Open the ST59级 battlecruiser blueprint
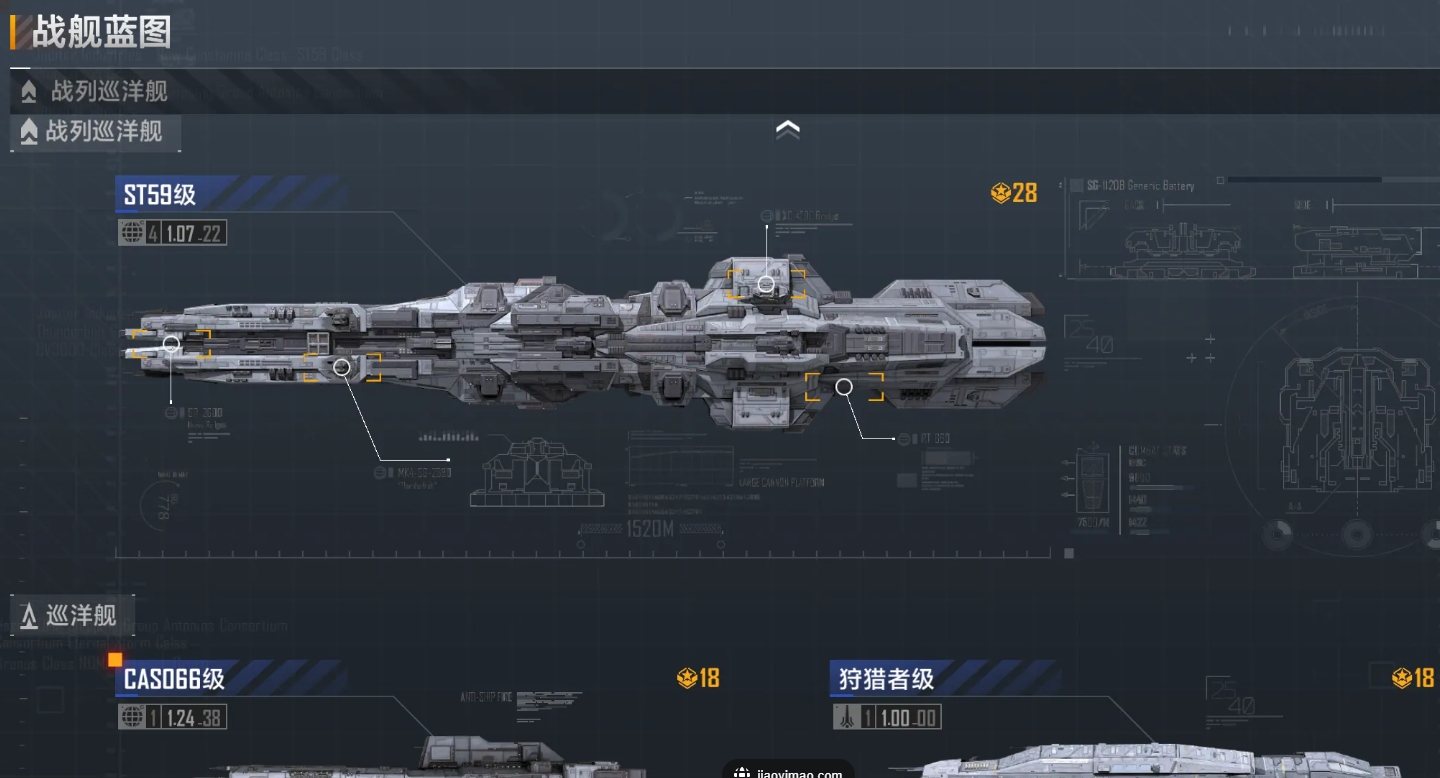The image size is (1440, 778). pyautogui.click(x=160, y=194)
